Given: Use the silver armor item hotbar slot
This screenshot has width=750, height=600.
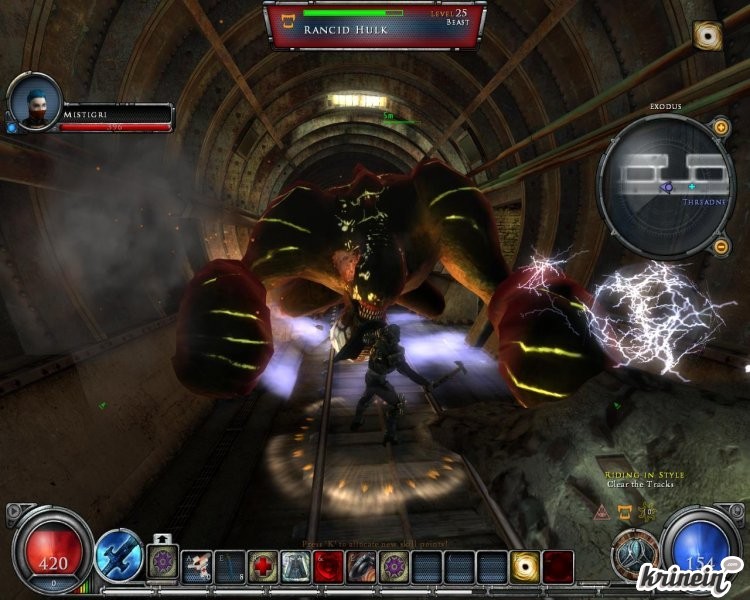Looking at the screenshot, I should [x=295, y=566].
